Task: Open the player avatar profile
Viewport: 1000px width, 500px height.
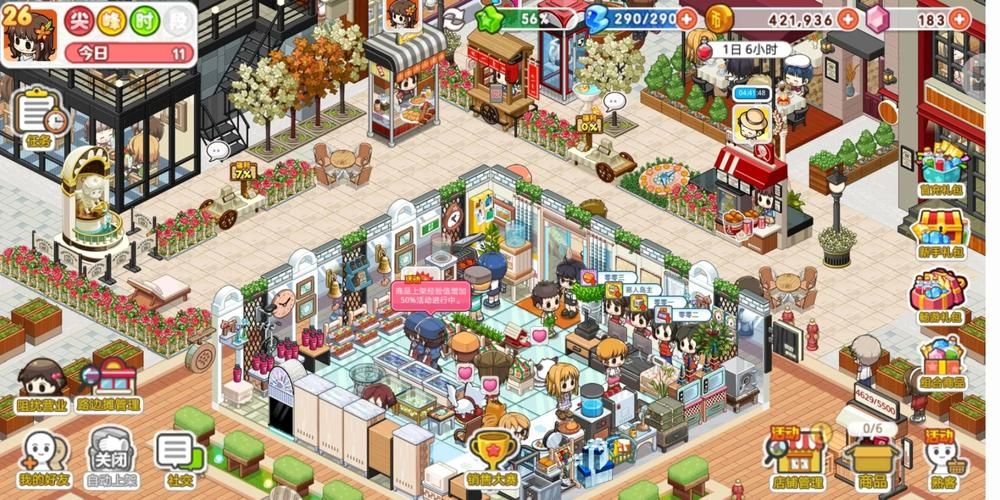Action: click(x=30, y=33)
